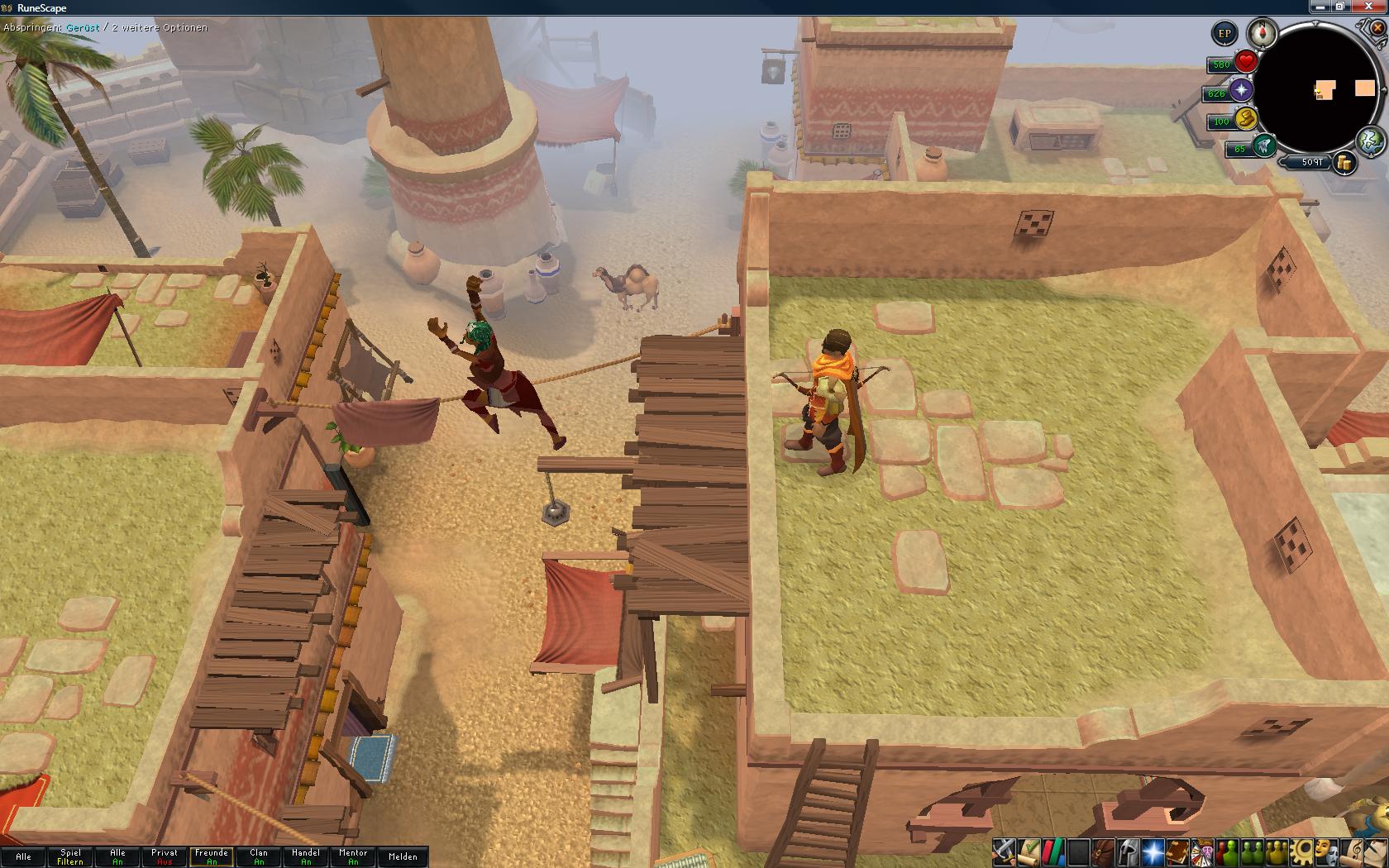Switch to the Spiel chat tab
Viewport: 1389px width, 868px height.
click(70, 856)
